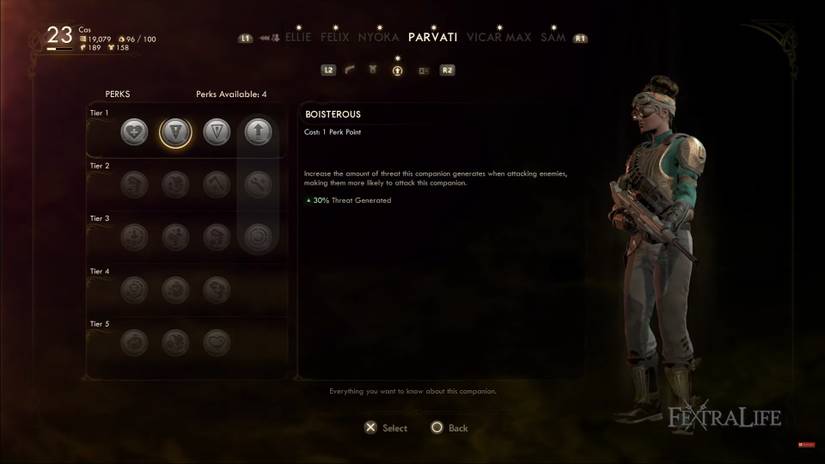Select the Parvati companion tab

coord(433,38)
